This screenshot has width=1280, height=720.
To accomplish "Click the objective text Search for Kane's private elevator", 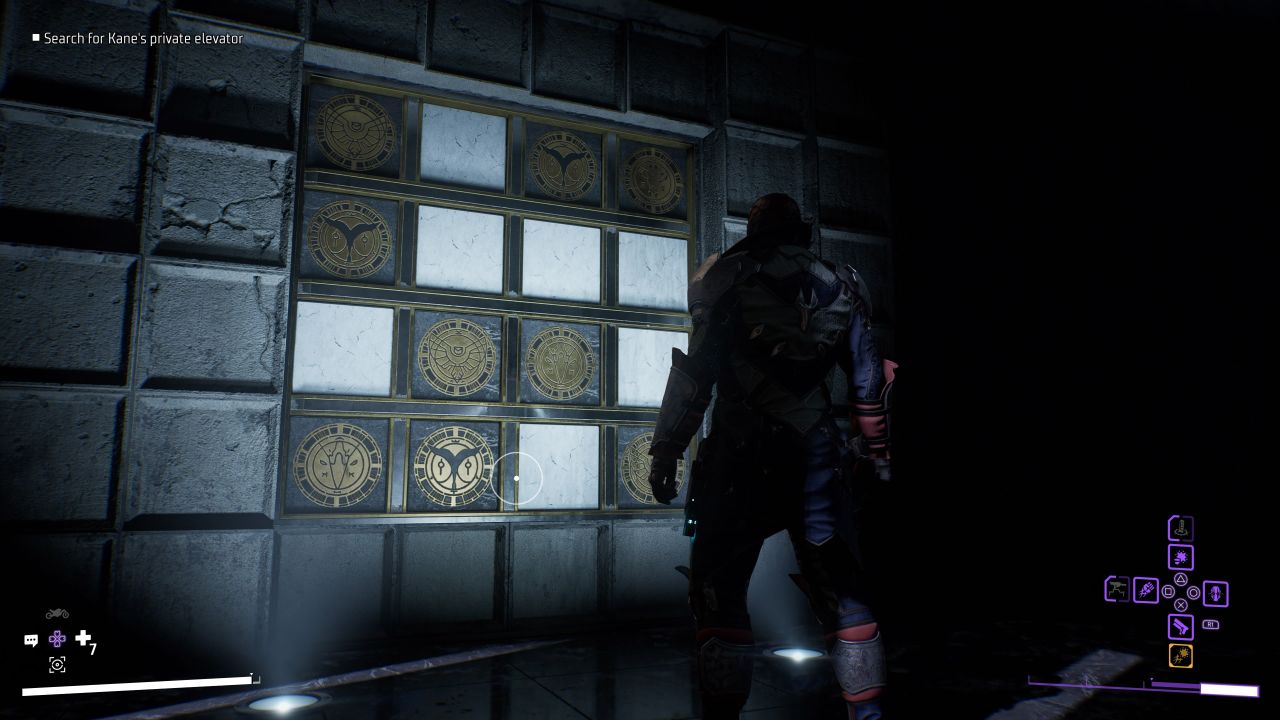I will click(138, 38).
